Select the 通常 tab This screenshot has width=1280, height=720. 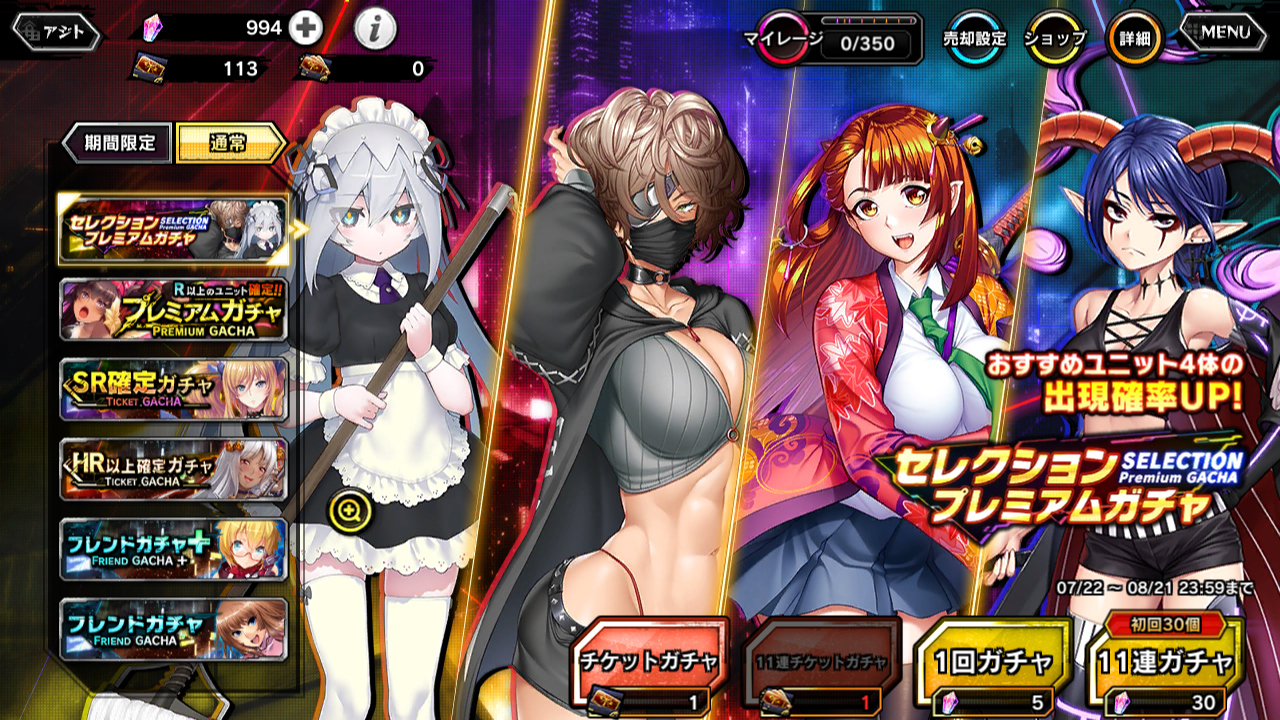pyautogui.click(x=228, y=143)
